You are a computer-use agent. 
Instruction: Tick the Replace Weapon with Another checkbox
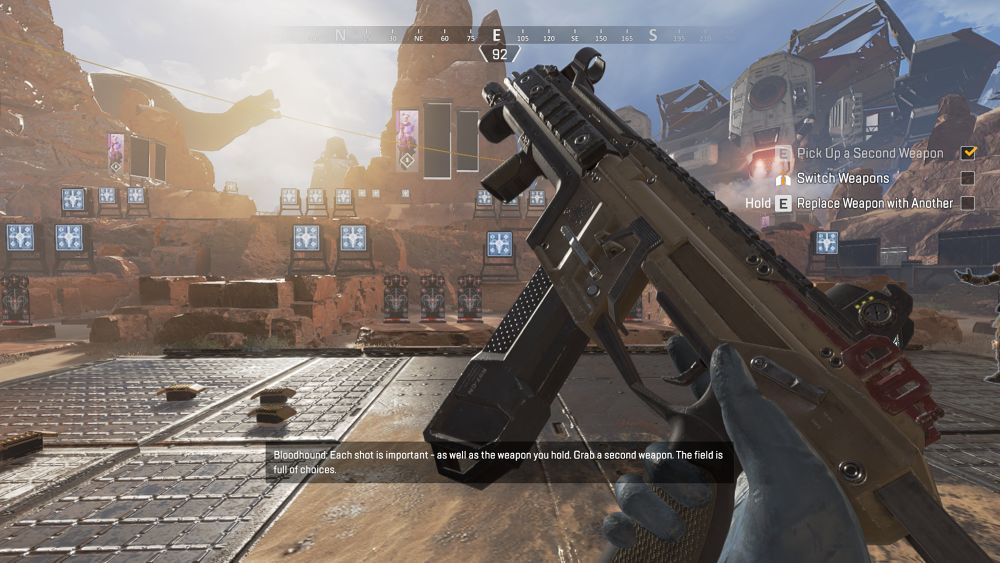point(967,203)
